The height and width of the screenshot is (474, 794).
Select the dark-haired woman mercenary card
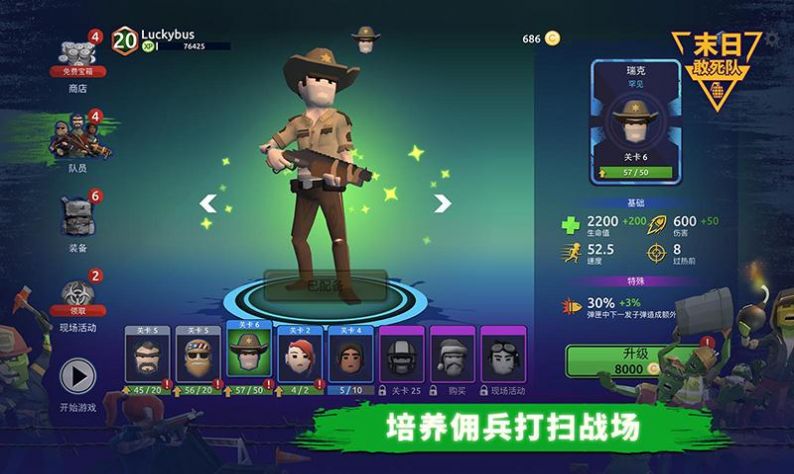pyautogui.click(x=351, y=355)
